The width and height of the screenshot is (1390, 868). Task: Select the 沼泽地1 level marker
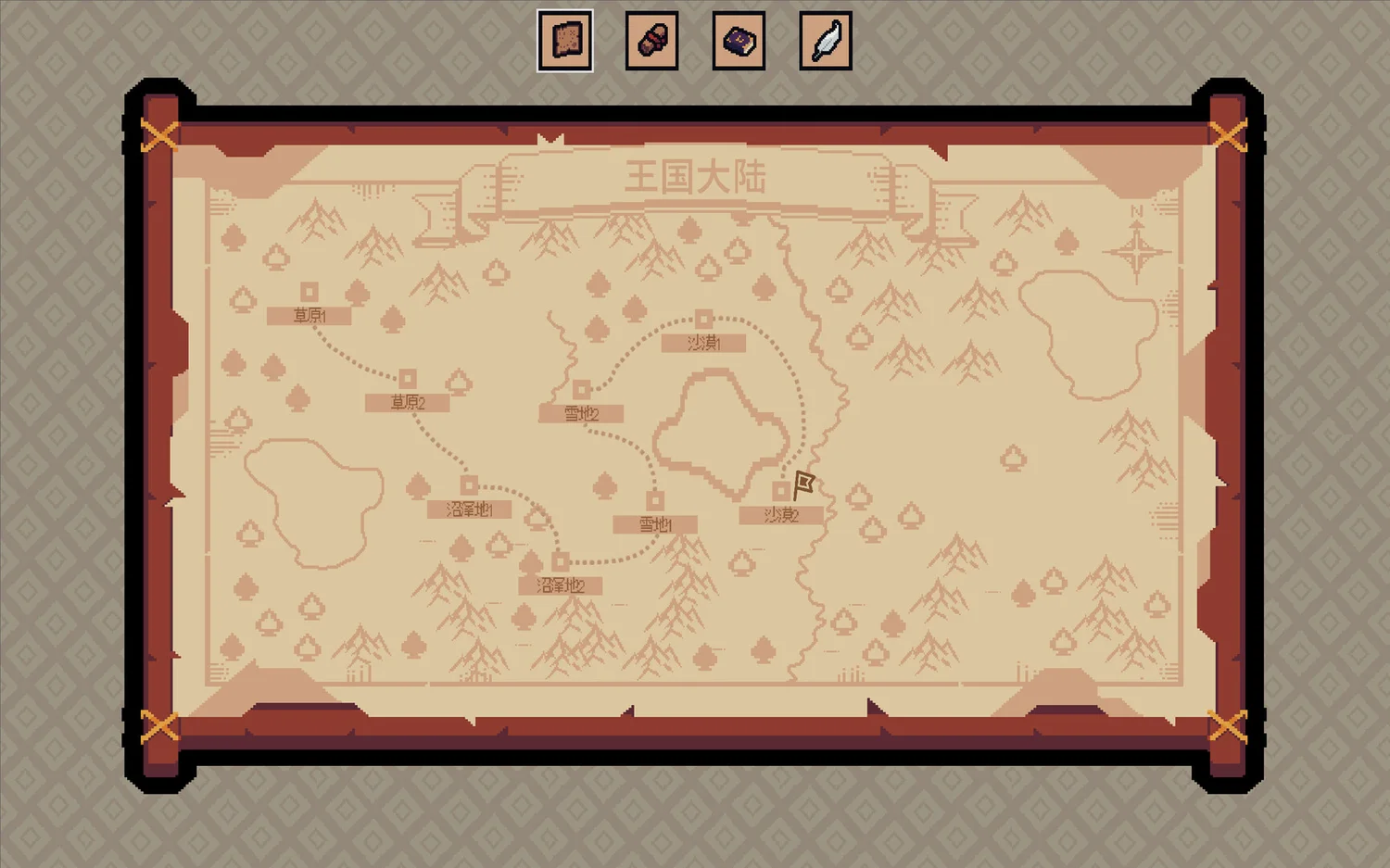point(470,485)
